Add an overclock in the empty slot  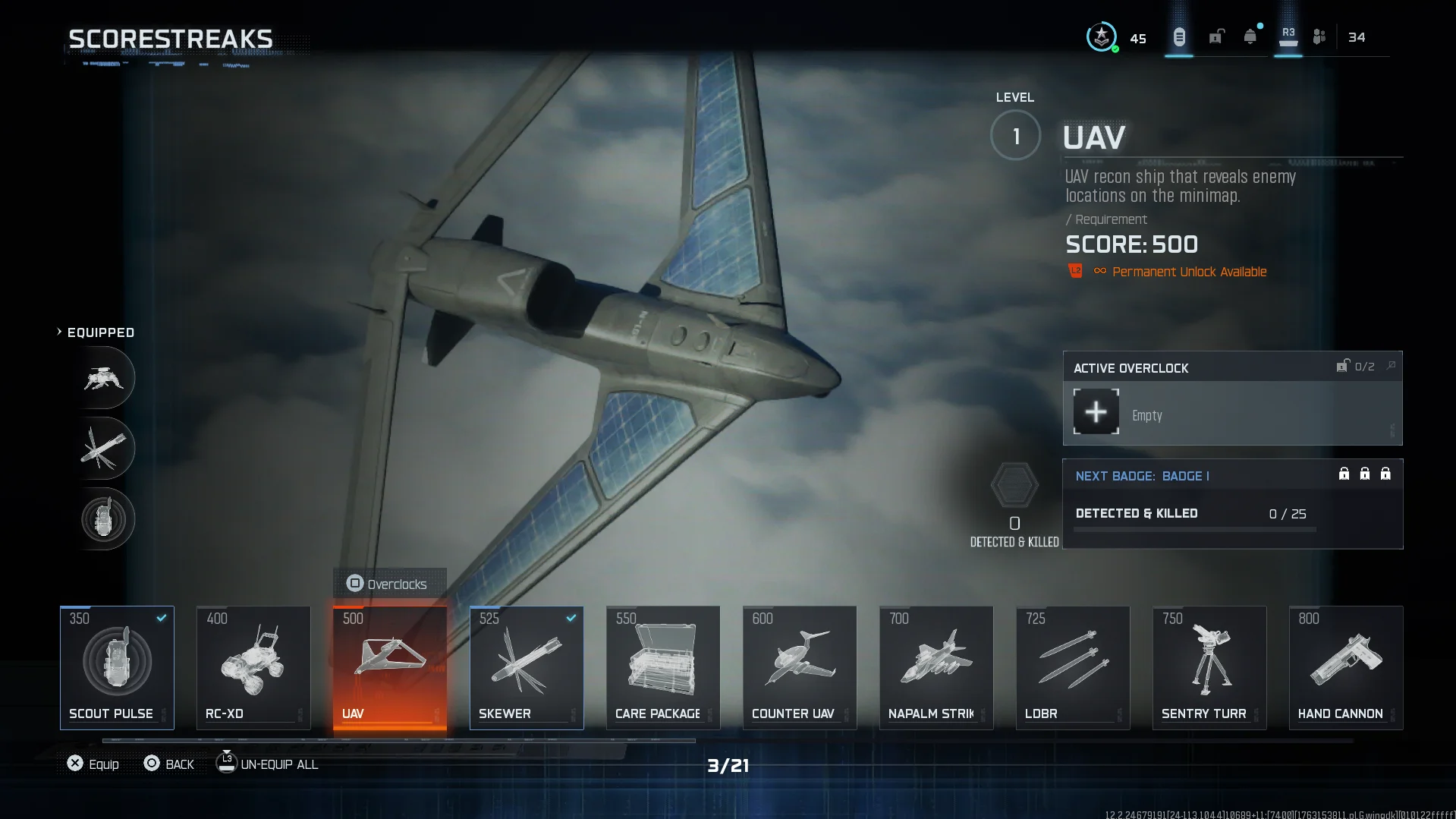(1096, 412)
